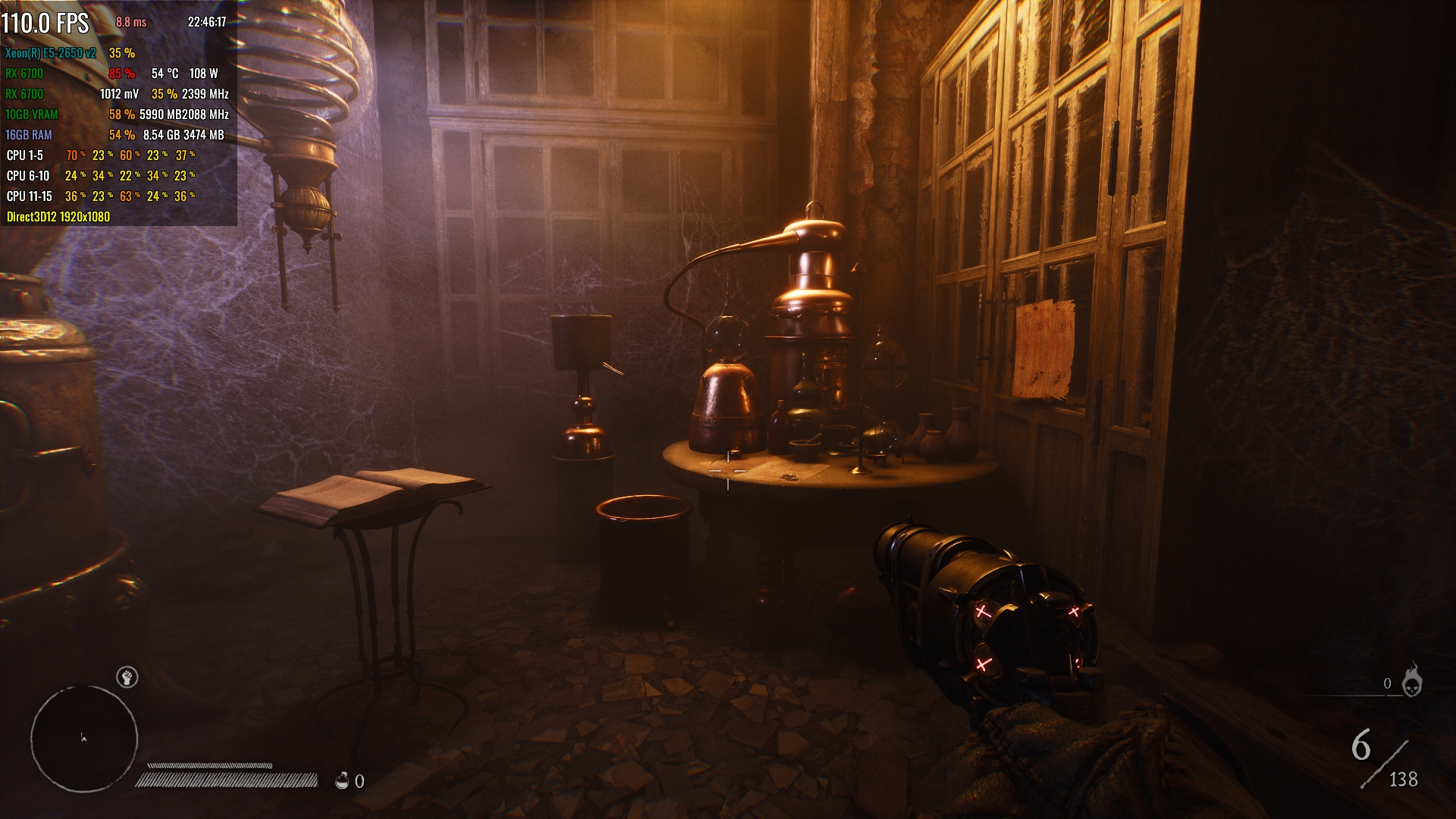Click the circular compass minimap

(x=84, y=739)
